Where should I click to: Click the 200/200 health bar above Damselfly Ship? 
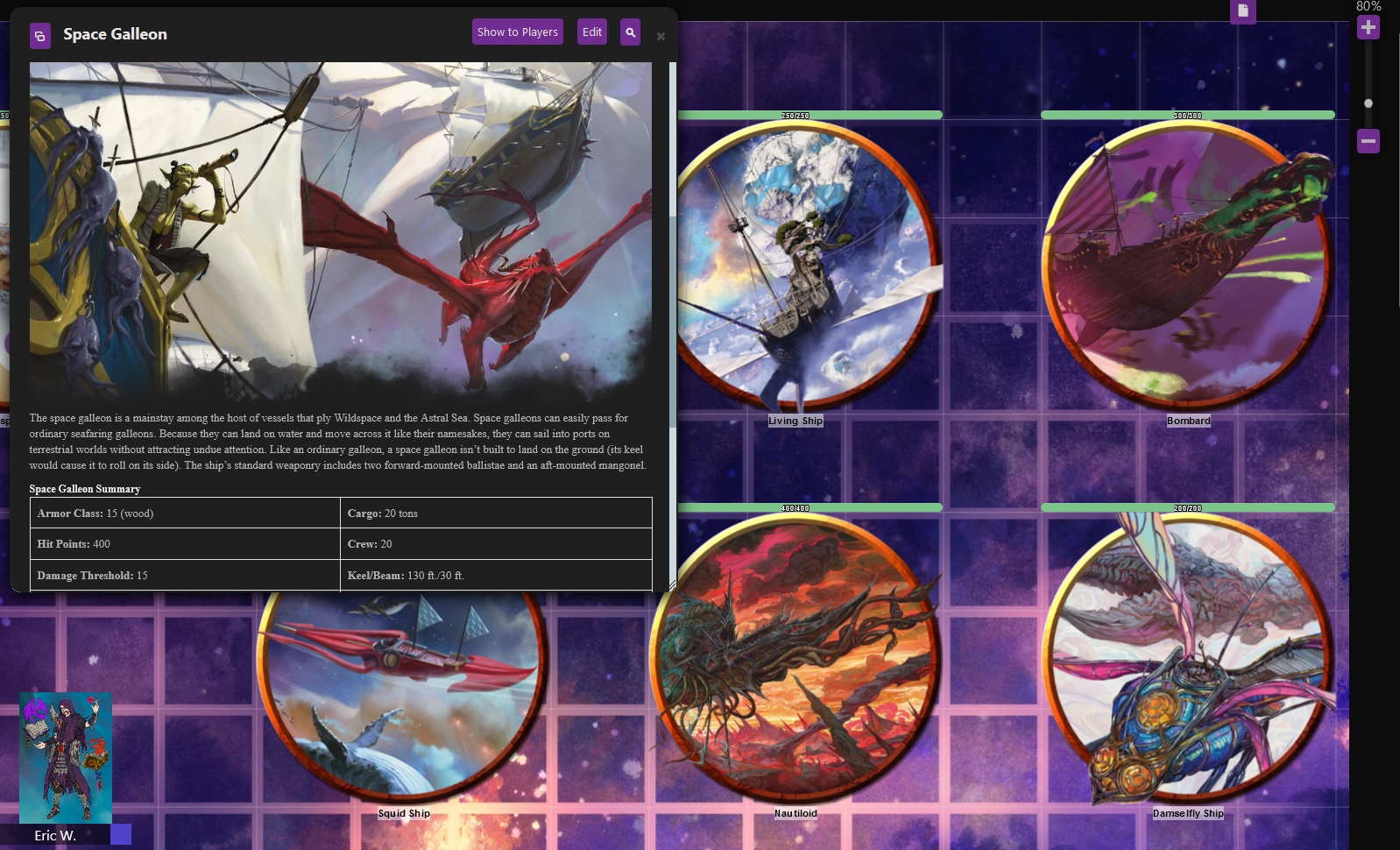(x=1187, y=506)
